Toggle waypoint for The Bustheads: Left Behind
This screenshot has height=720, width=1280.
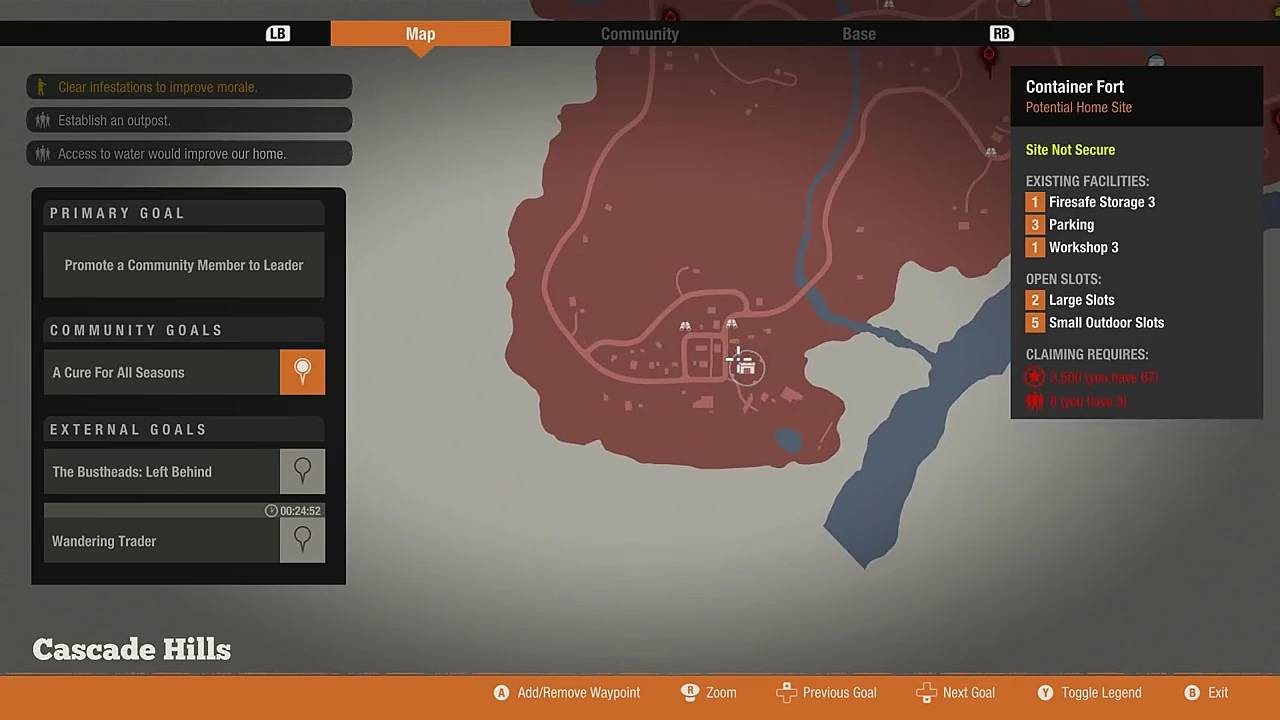click(x=302, y=470)
